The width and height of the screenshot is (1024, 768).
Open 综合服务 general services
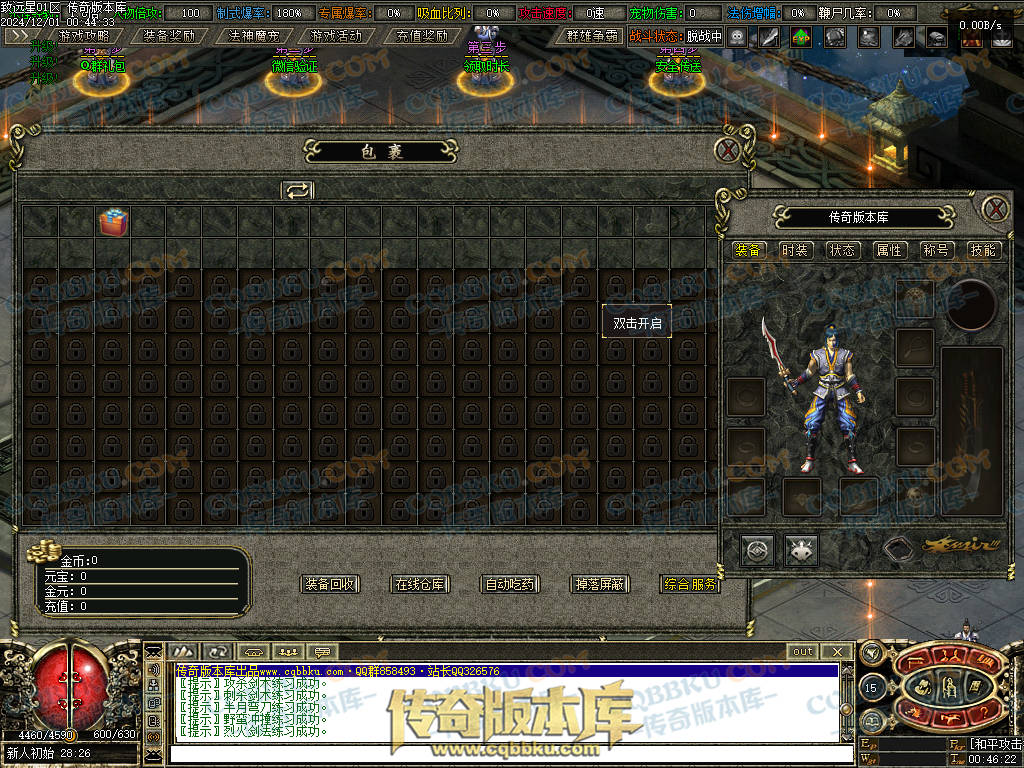pos(690,584)
